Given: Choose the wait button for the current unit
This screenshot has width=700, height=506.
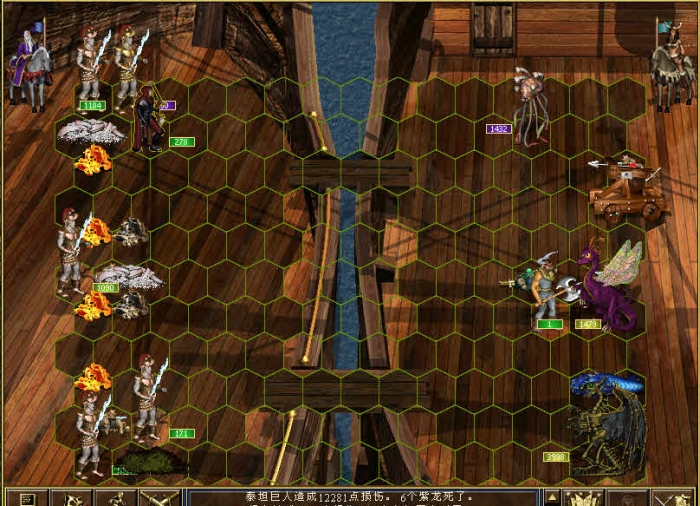Looking at the screenshot, I should (x=627, y=498).
